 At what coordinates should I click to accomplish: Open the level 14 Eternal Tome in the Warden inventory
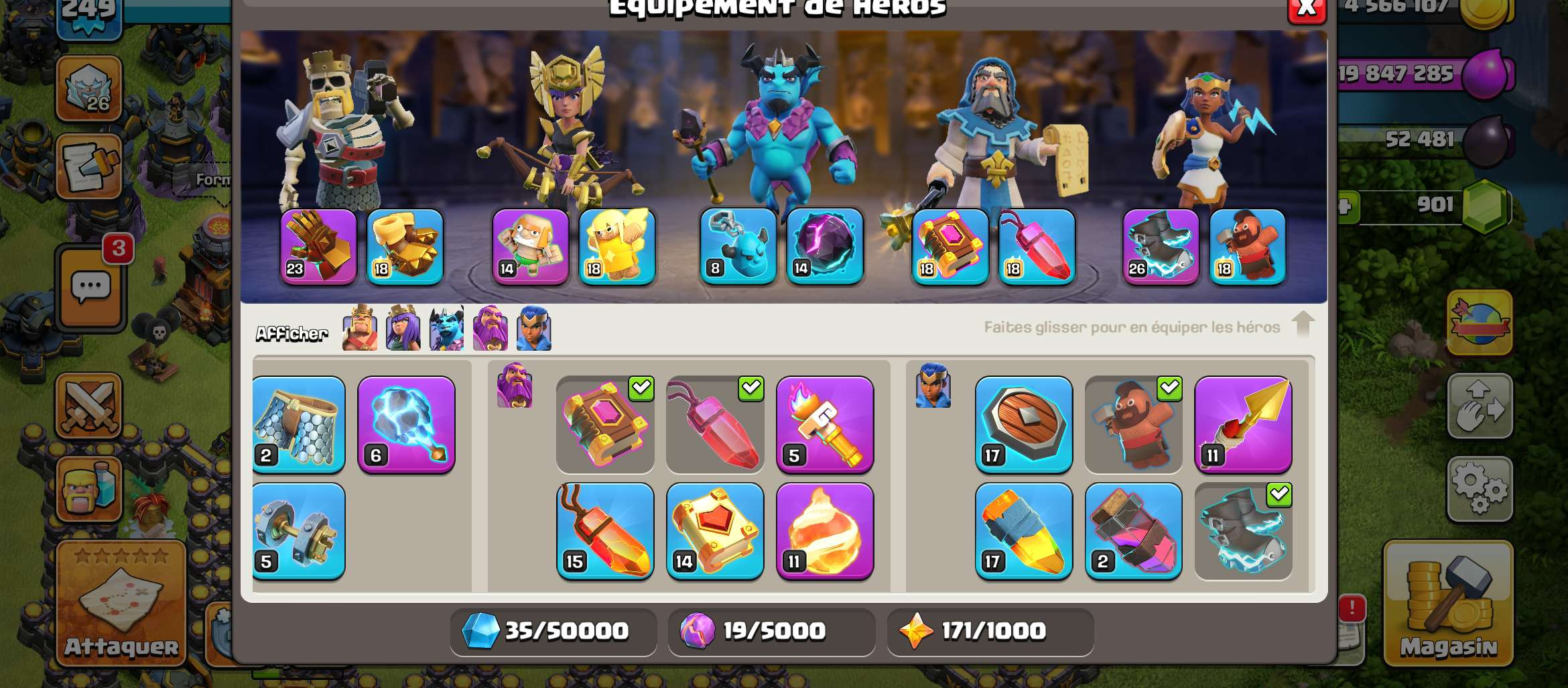715,532
